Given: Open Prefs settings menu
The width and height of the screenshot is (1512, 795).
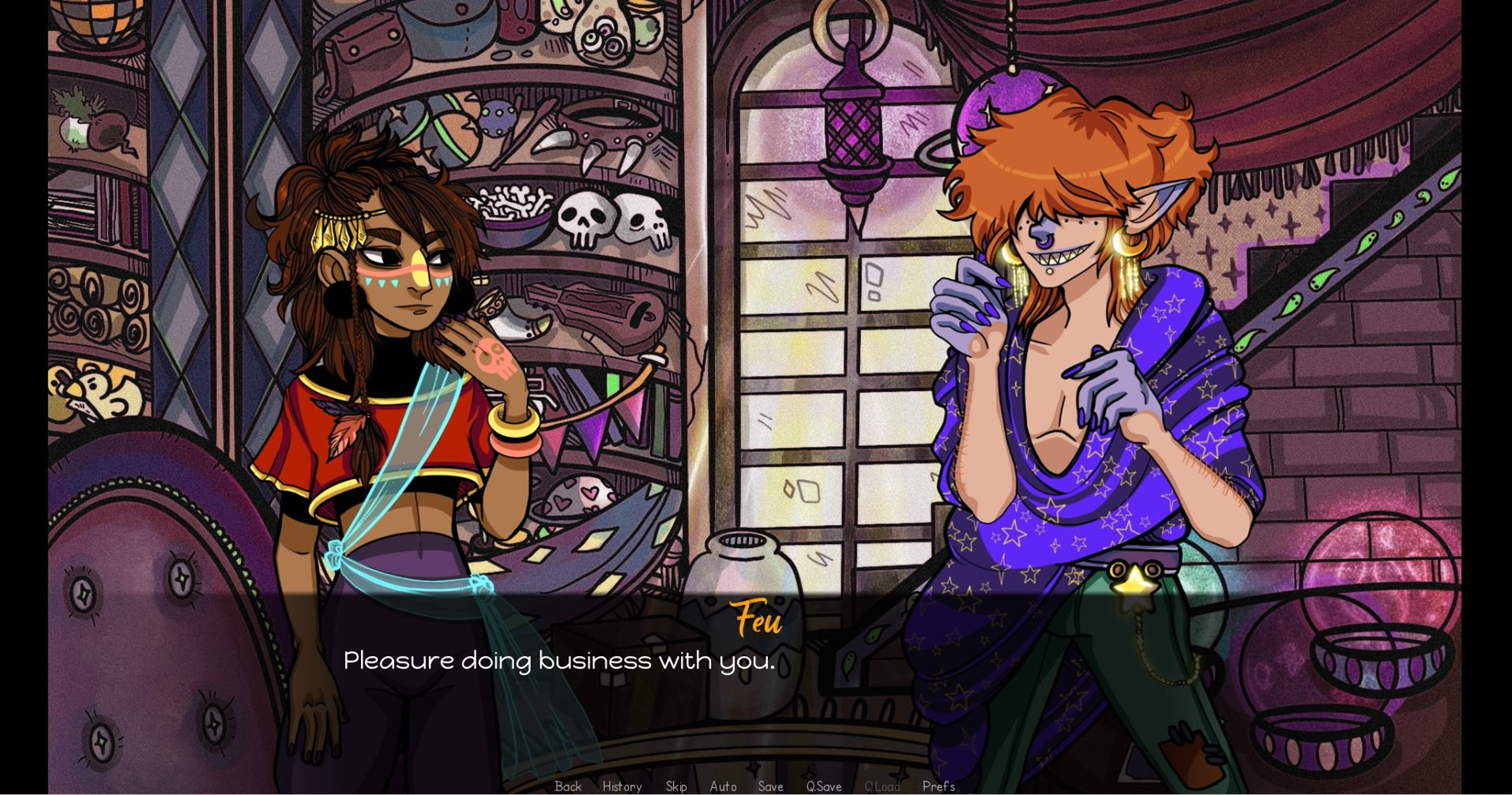Looking at the screenshot, I should tap(938, 786).
